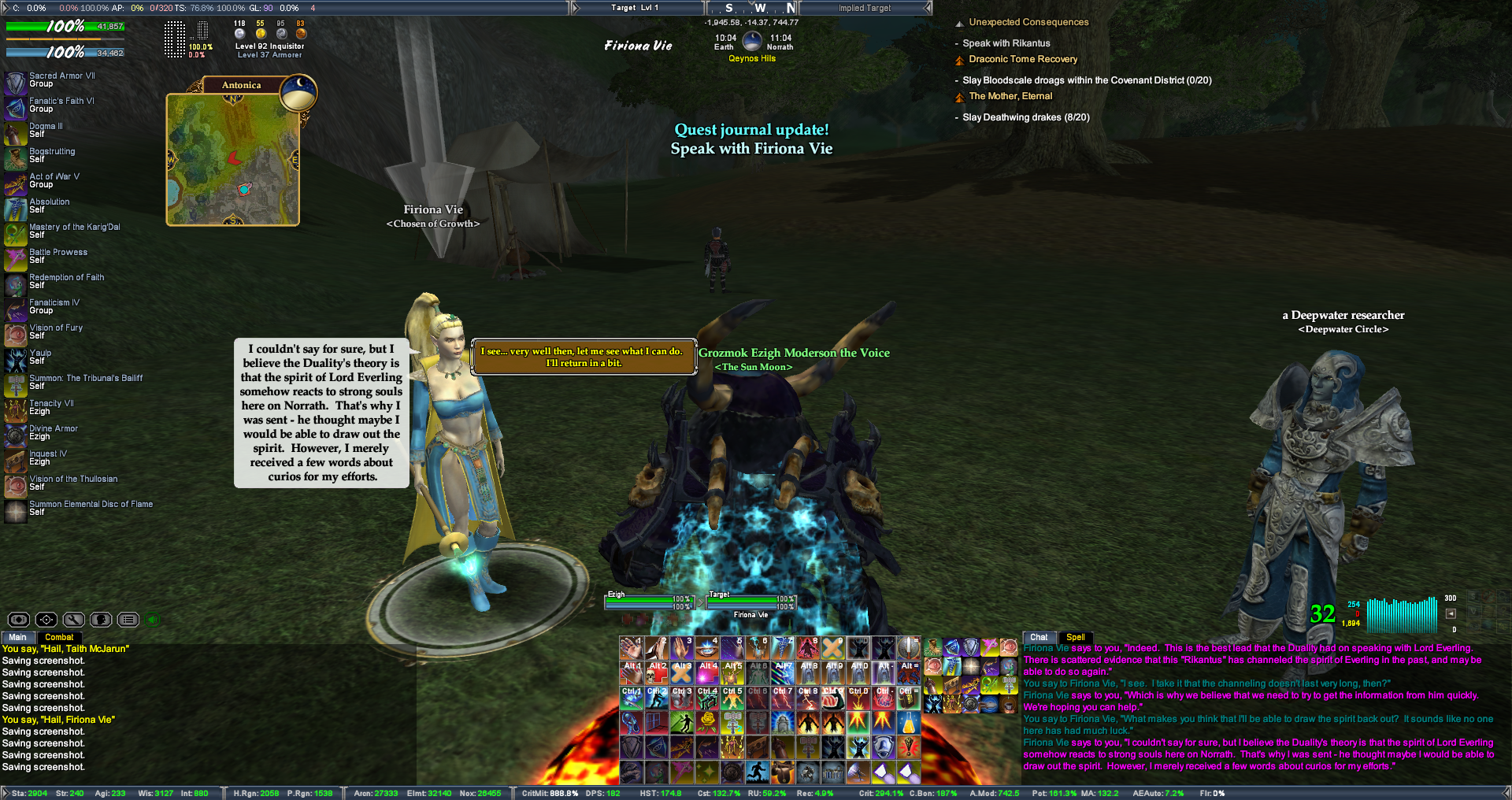Select the Divine Armor effect on Ezigh
Screen dimensions: 1512x800
(16, 435)
